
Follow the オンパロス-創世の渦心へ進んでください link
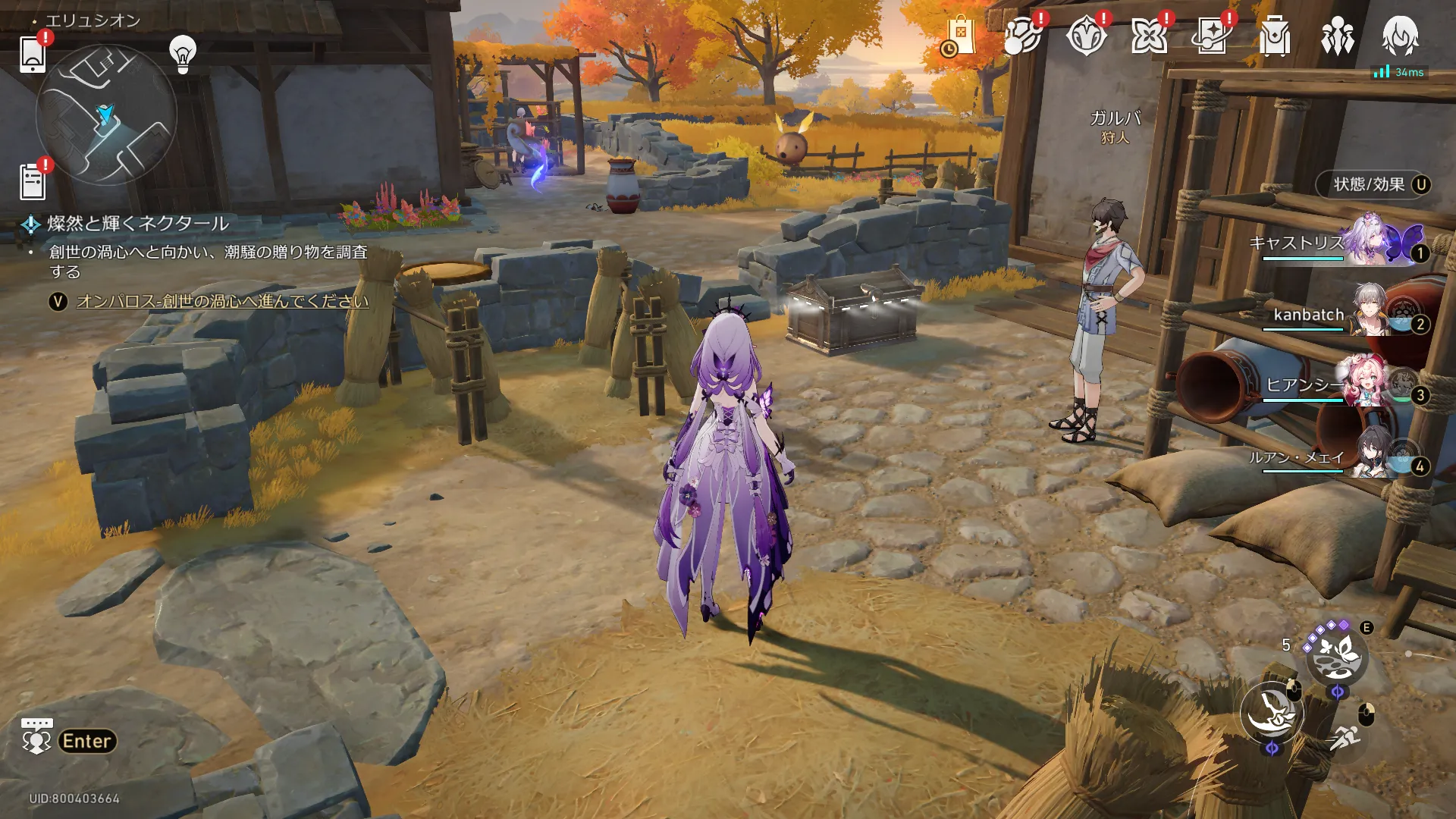pos(222,302)
